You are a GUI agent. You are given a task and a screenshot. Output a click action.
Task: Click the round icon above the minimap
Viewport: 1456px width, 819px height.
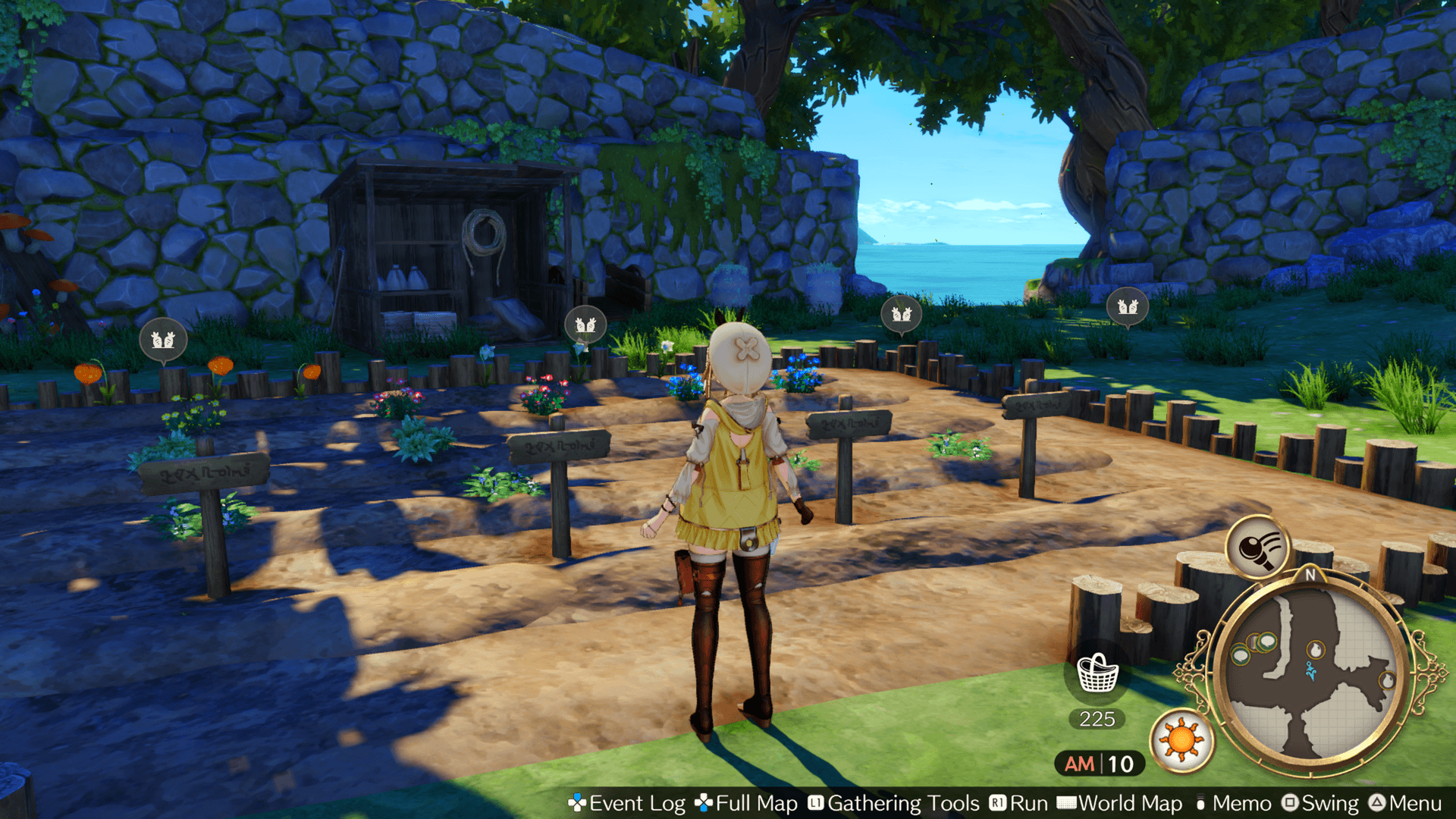(1258, 547)
